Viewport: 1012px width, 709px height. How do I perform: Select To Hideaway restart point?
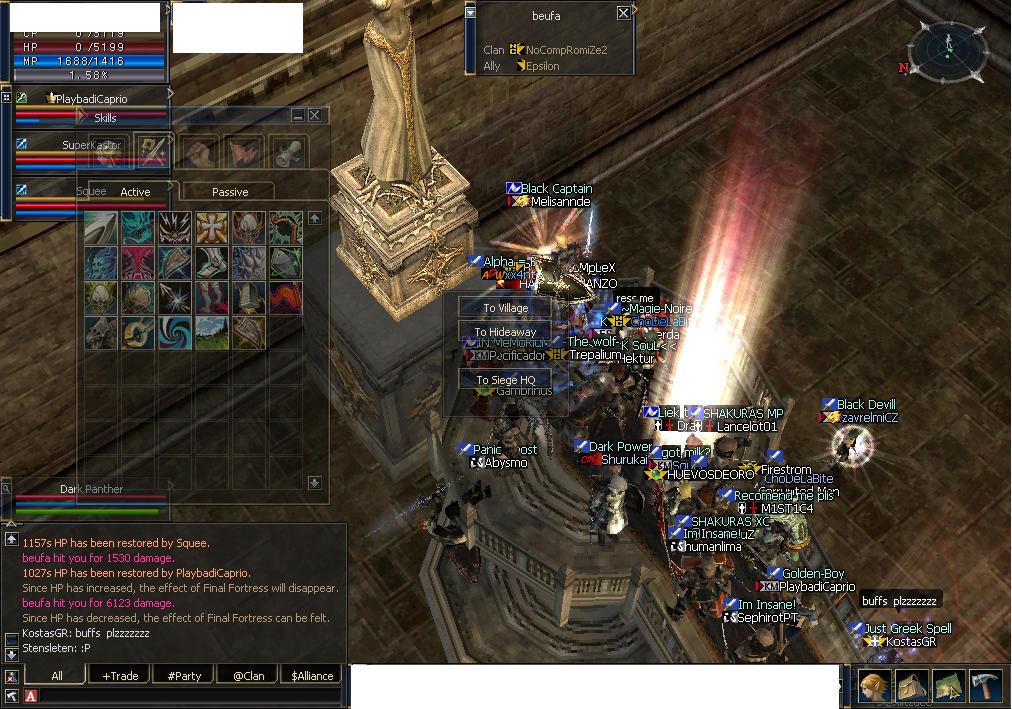pyautogui.click(x=505, y=332)
